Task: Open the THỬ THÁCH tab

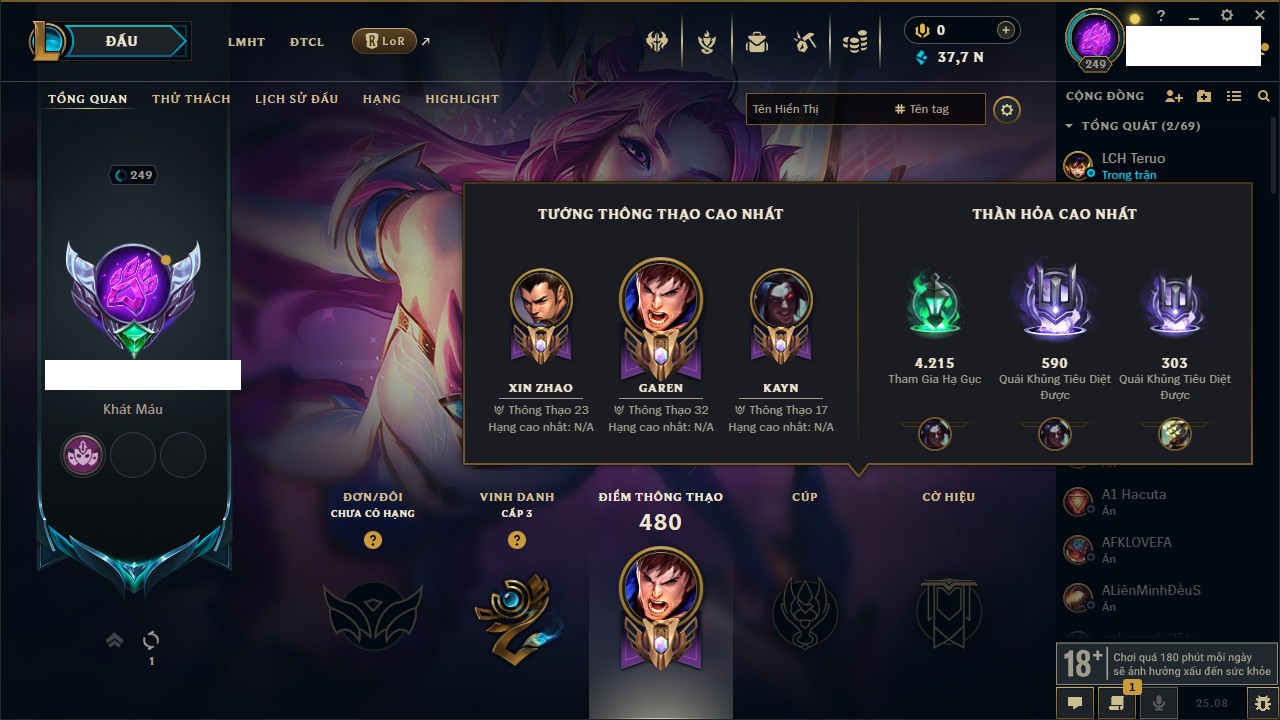Action: 191,99
